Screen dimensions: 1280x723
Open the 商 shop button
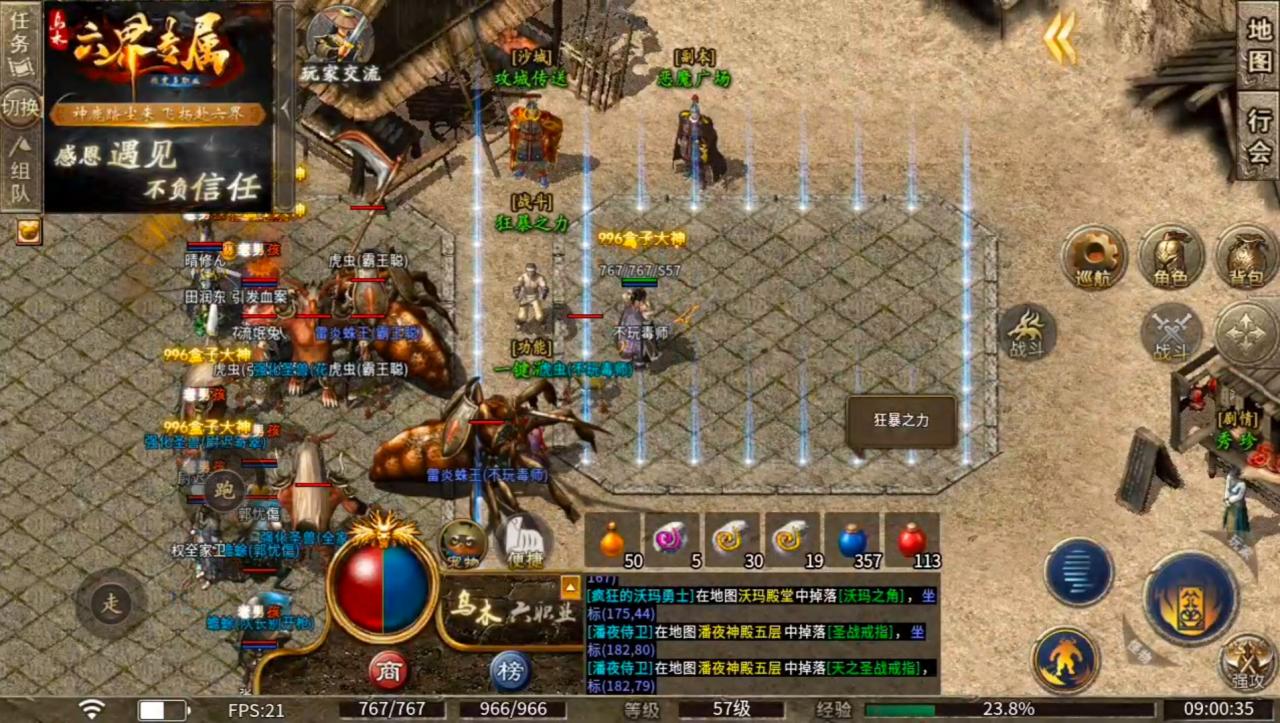(x=388, y=670)
